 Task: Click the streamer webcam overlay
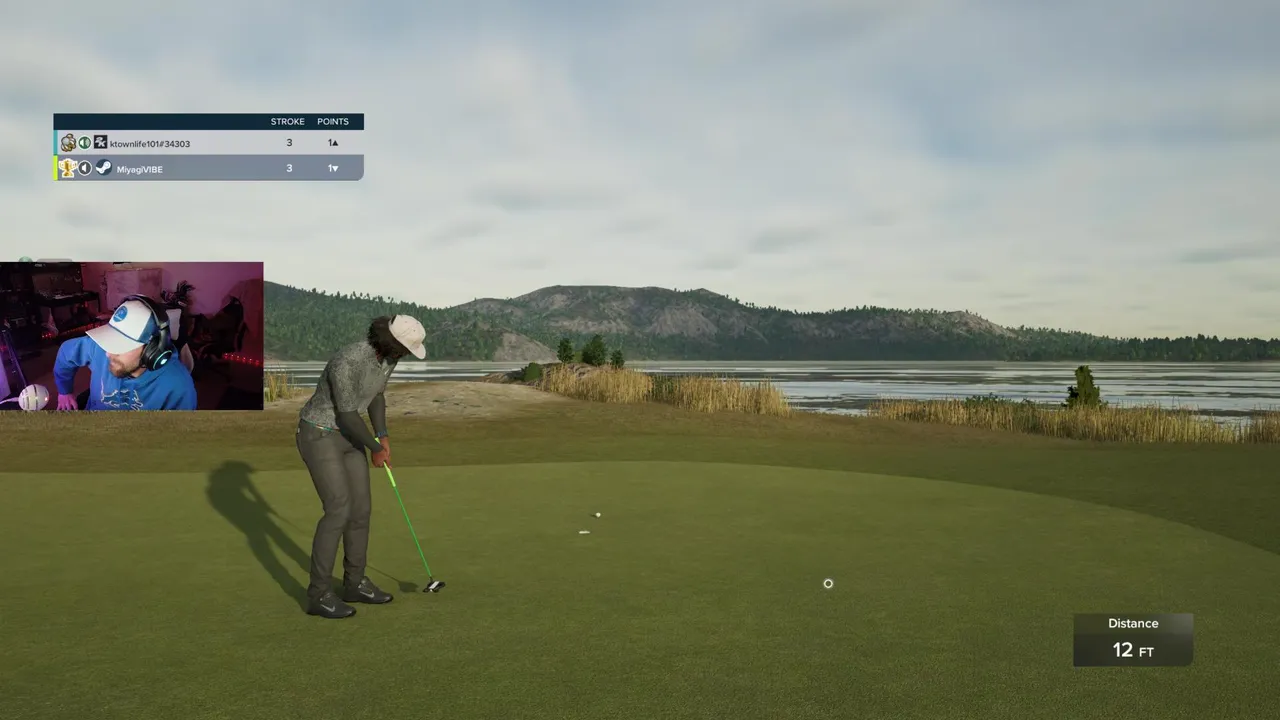(x=132, y=336)
